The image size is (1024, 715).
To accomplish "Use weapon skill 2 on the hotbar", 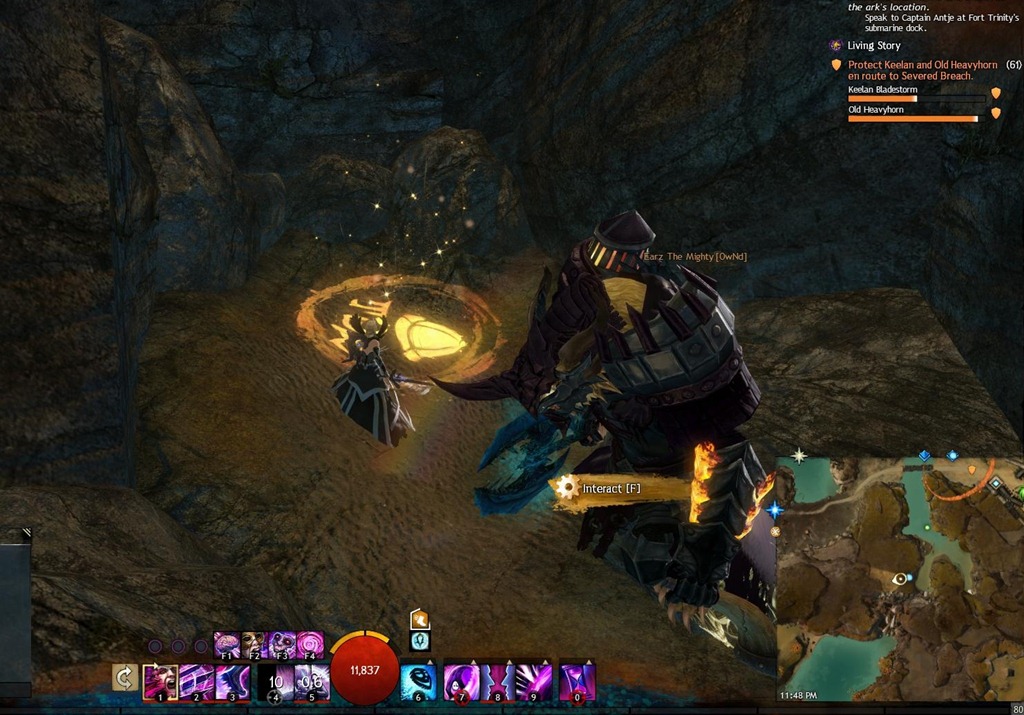I will pos(197,681).
